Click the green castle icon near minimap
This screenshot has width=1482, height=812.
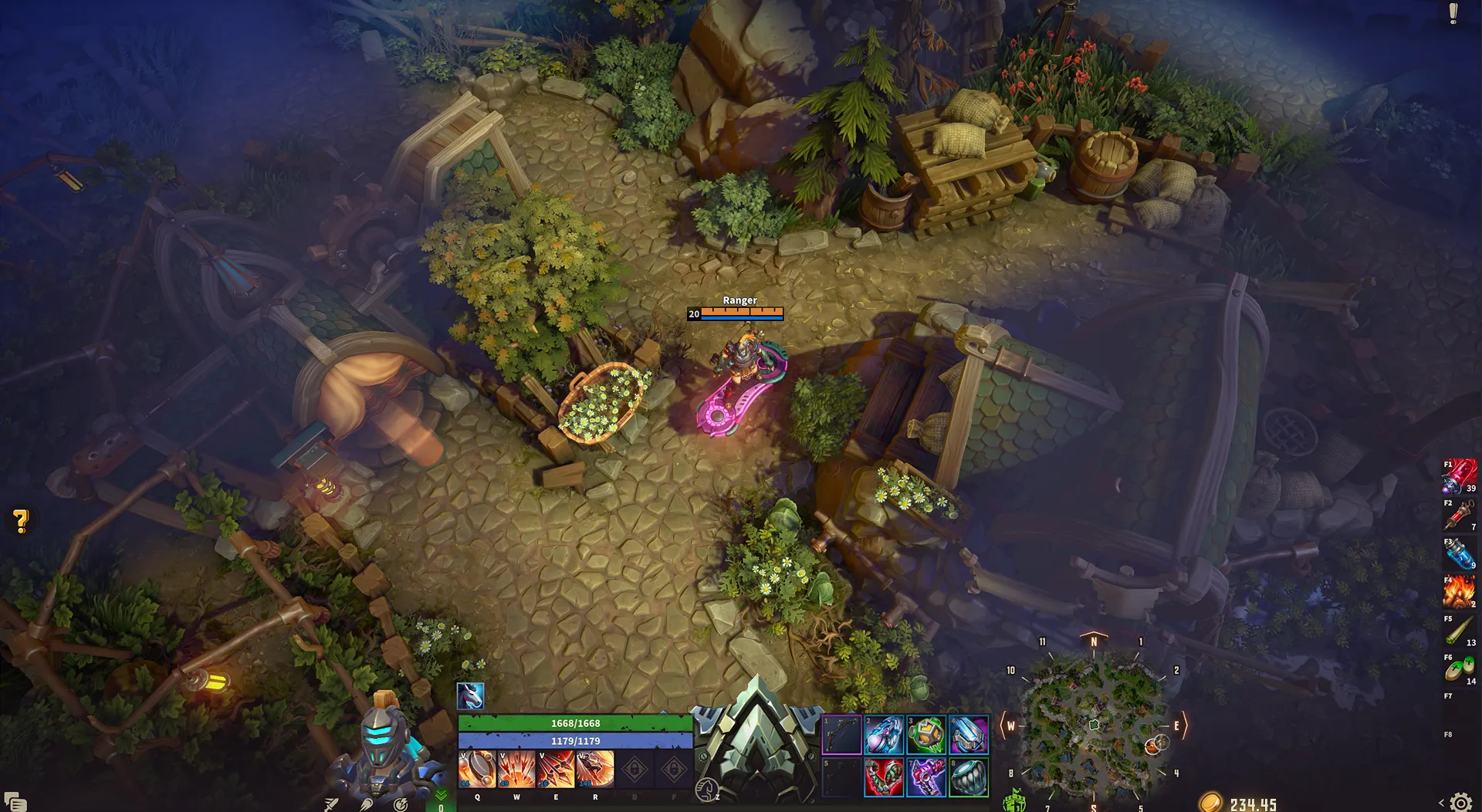tap(1014, 801)
